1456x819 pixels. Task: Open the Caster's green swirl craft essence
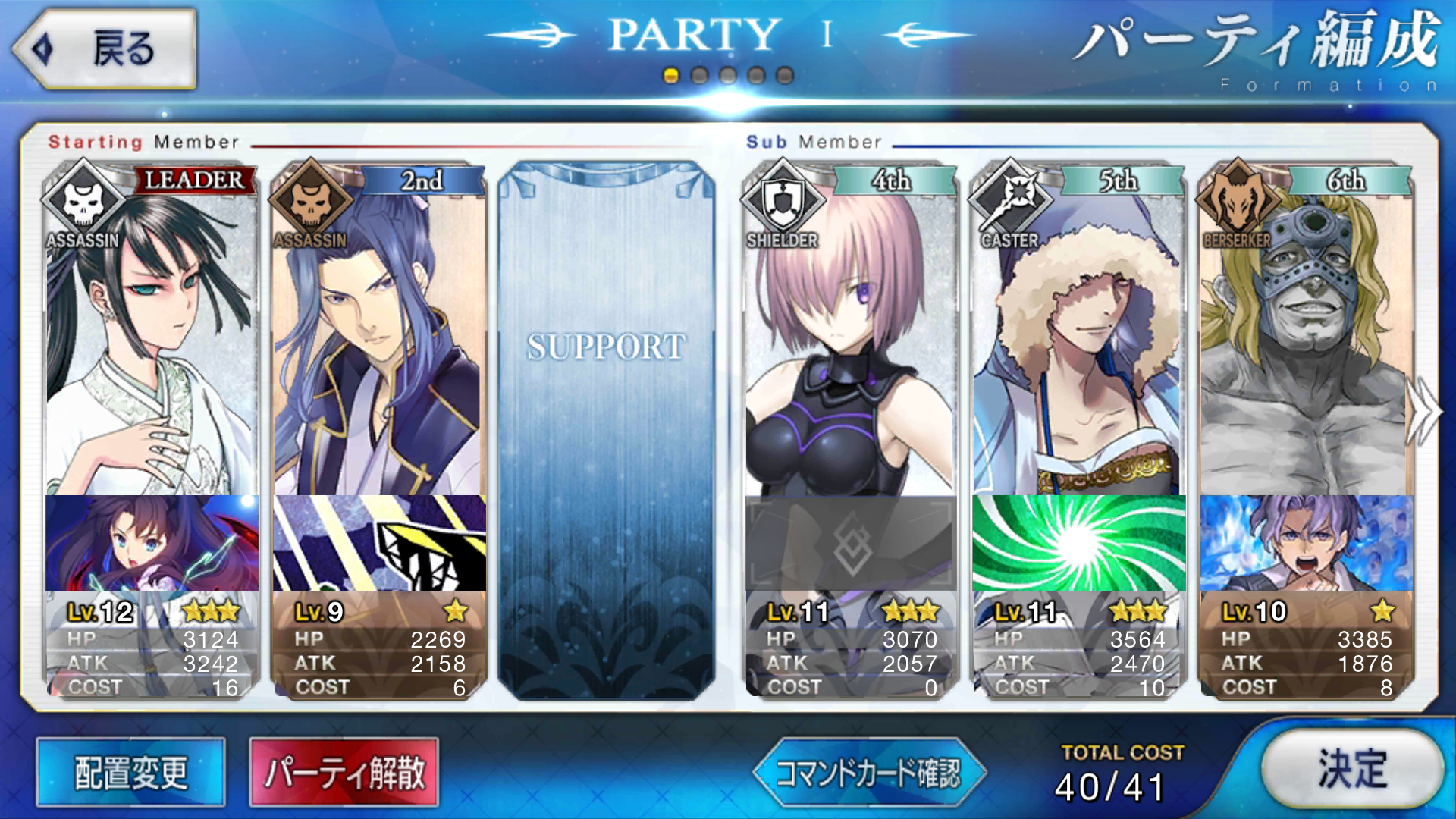pyautogui.click(x=1078, y=544)
